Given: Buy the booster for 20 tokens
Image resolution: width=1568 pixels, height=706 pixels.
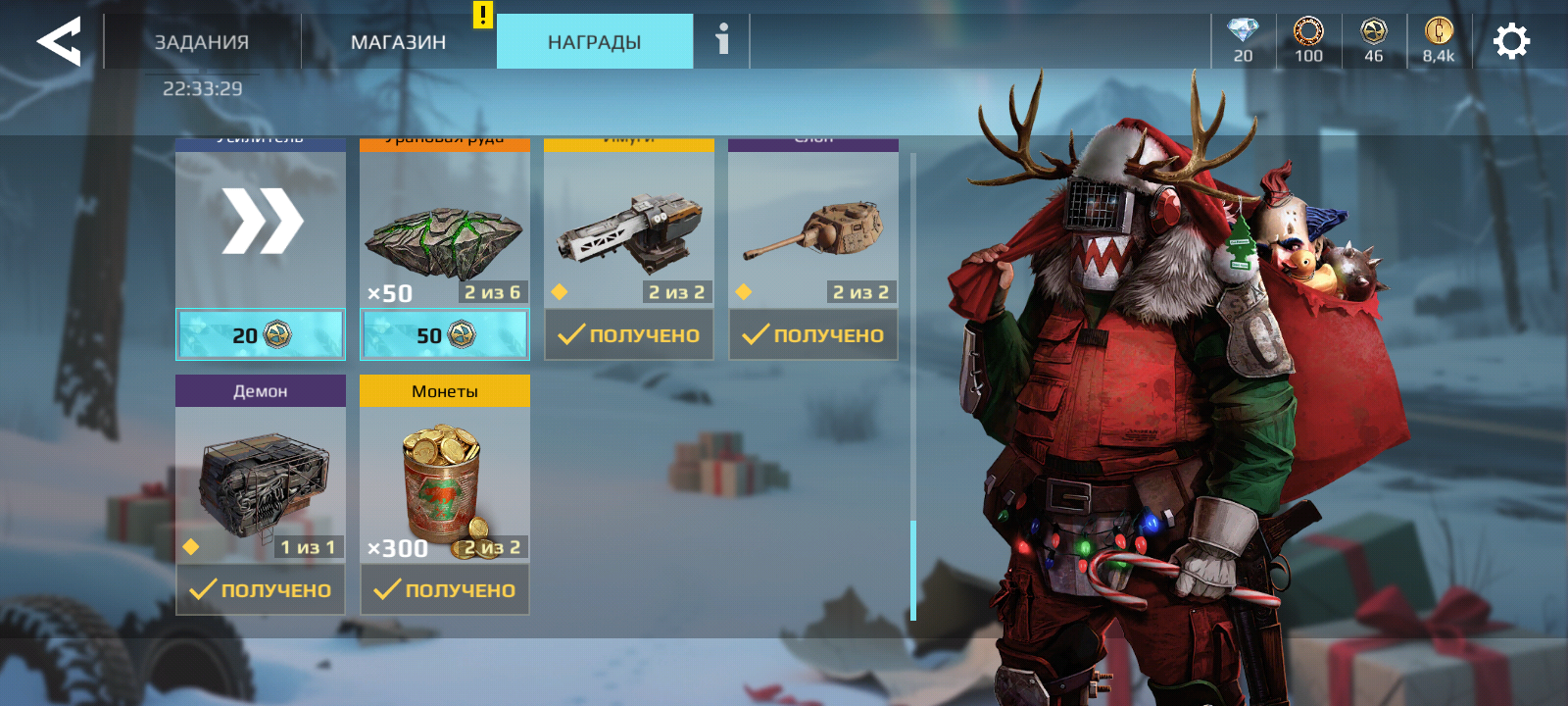Looking at the screenshot, I should [x=261, y=335].
